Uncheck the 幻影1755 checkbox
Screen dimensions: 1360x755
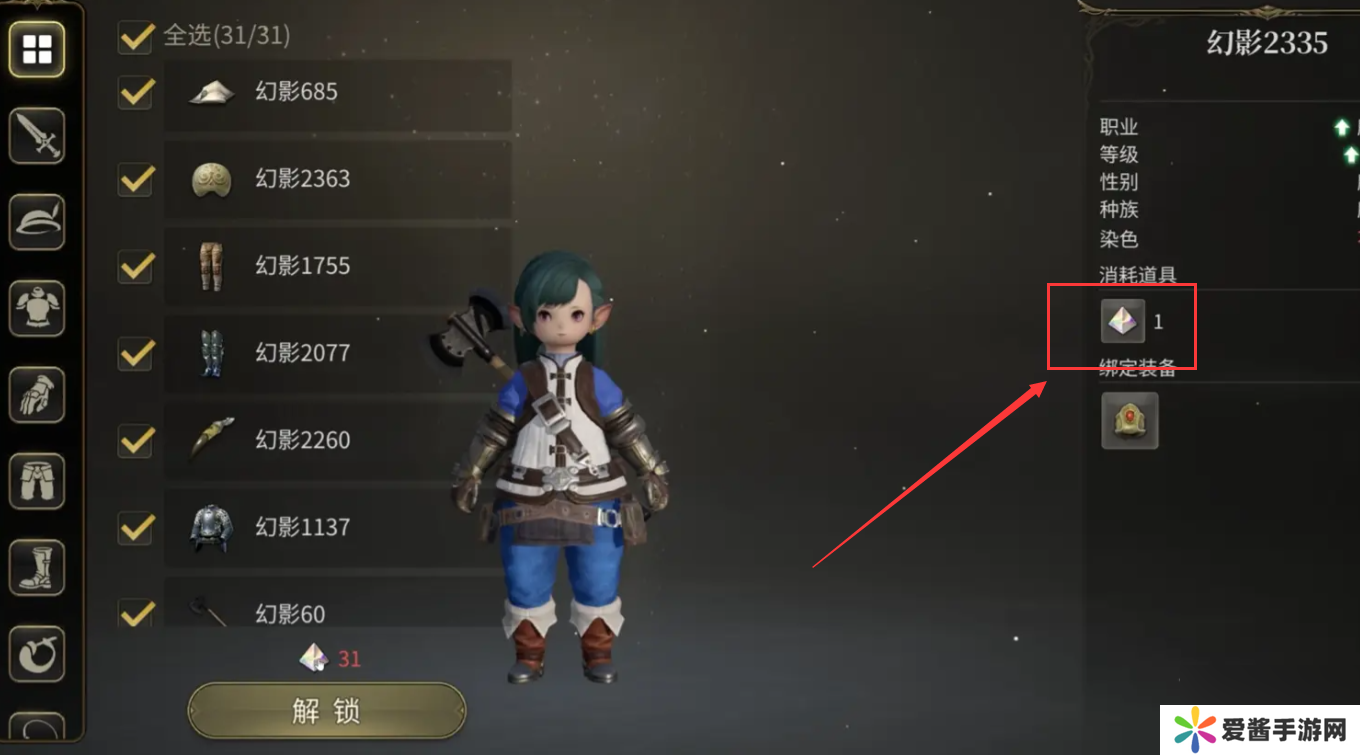coord(135,267)
